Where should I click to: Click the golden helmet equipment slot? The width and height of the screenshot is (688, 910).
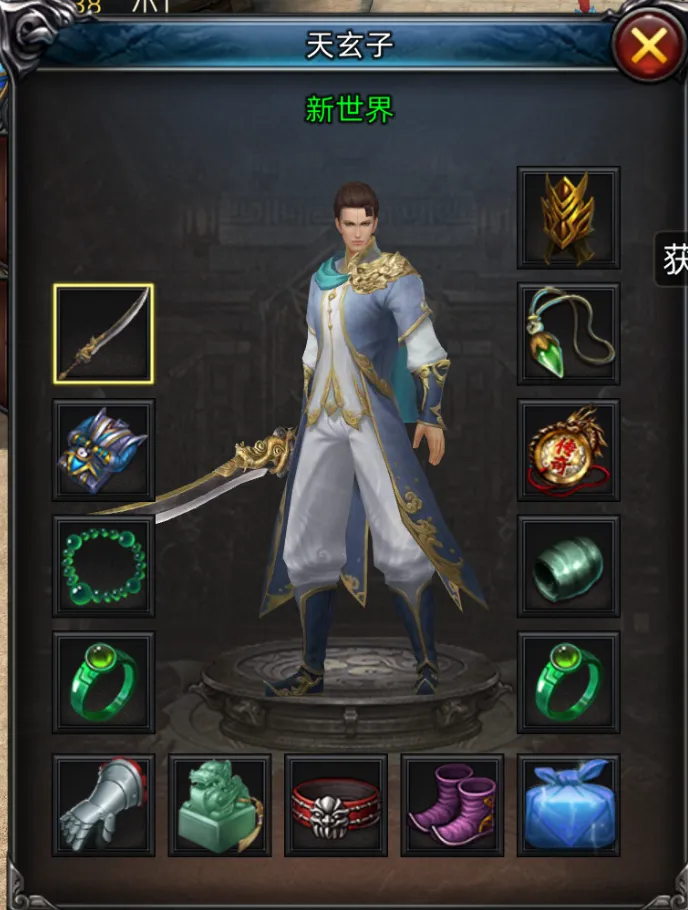coord(568,218)
